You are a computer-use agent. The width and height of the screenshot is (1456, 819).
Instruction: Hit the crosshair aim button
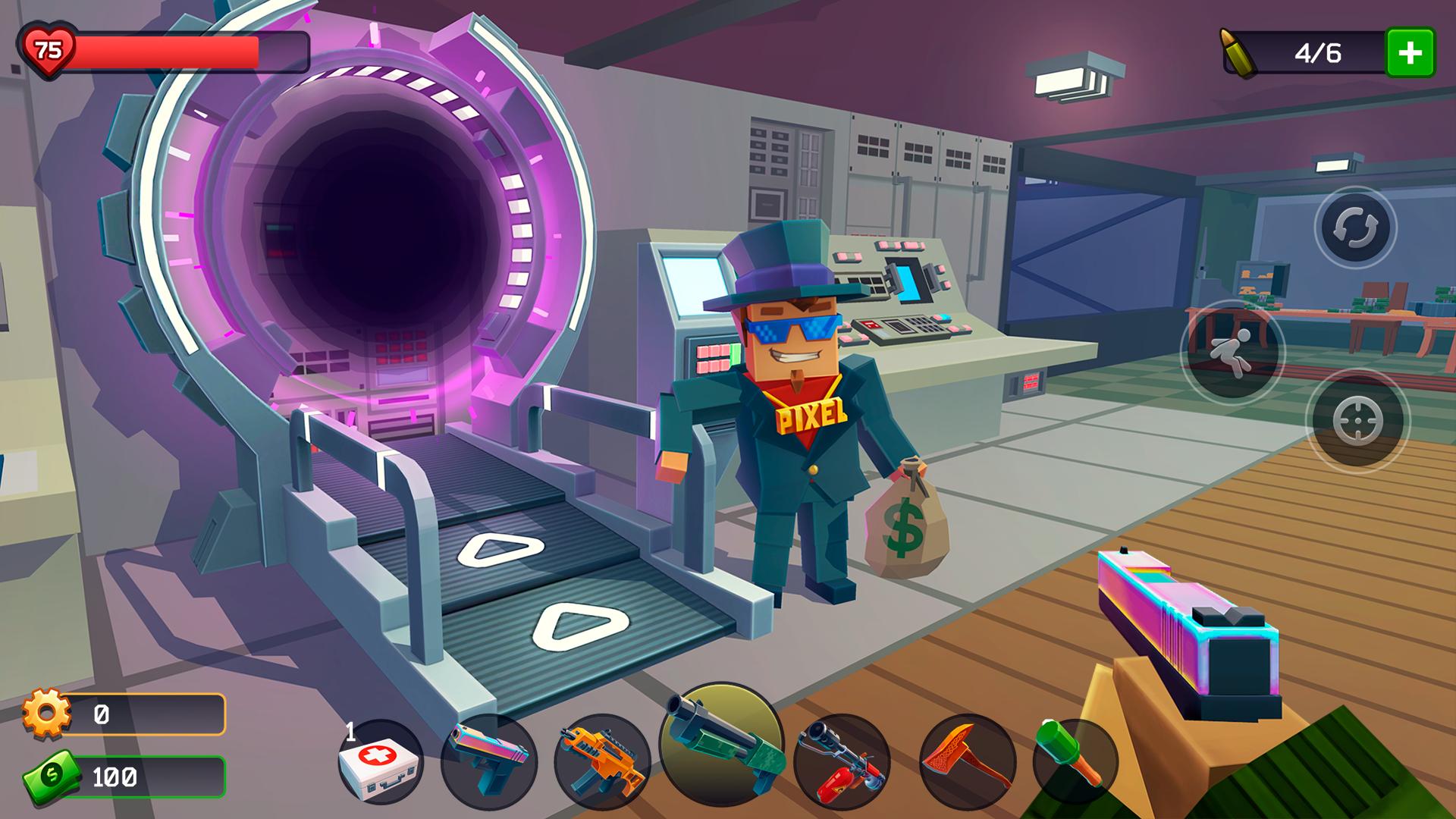pos(1357,421)
